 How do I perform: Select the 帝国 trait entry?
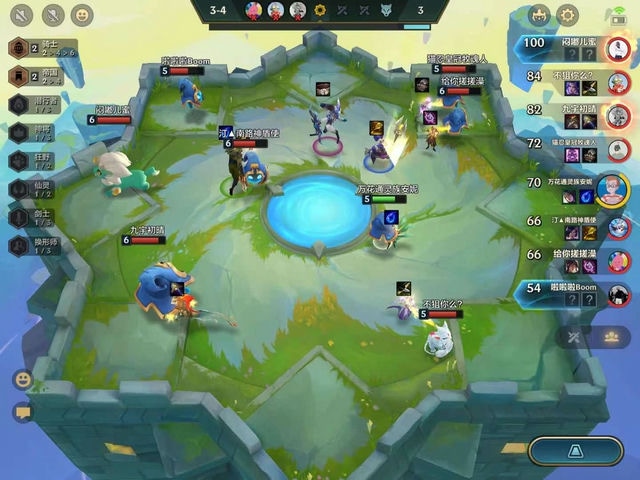(30, 76)
